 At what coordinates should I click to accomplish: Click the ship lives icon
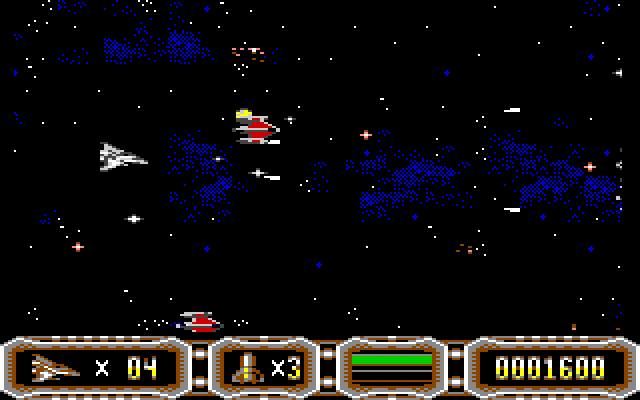(x=56, y=367)
